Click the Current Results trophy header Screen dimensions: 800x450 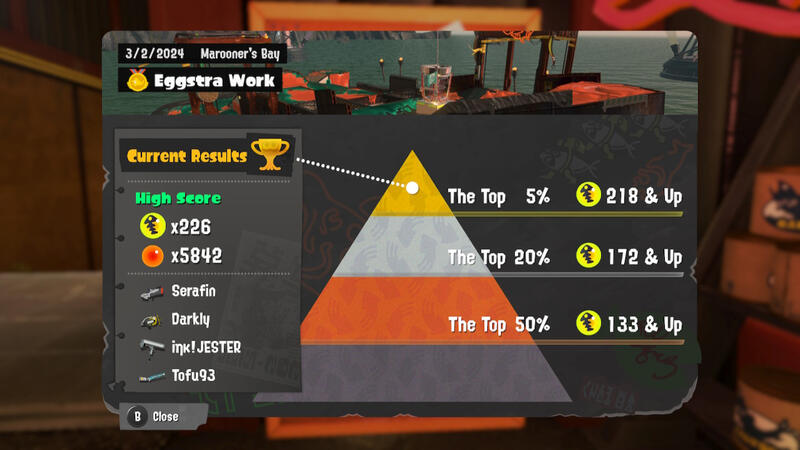click(205, 155)
